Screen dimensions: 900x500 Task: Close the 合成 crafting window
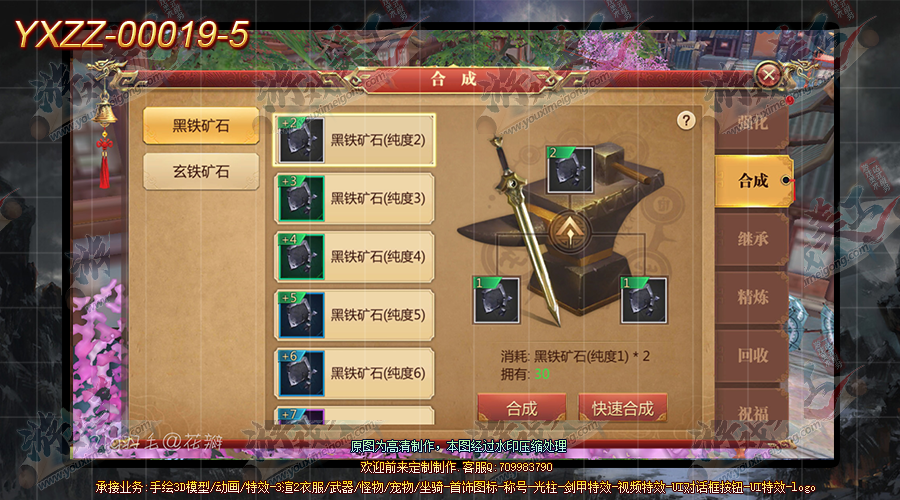pos(768,75)
